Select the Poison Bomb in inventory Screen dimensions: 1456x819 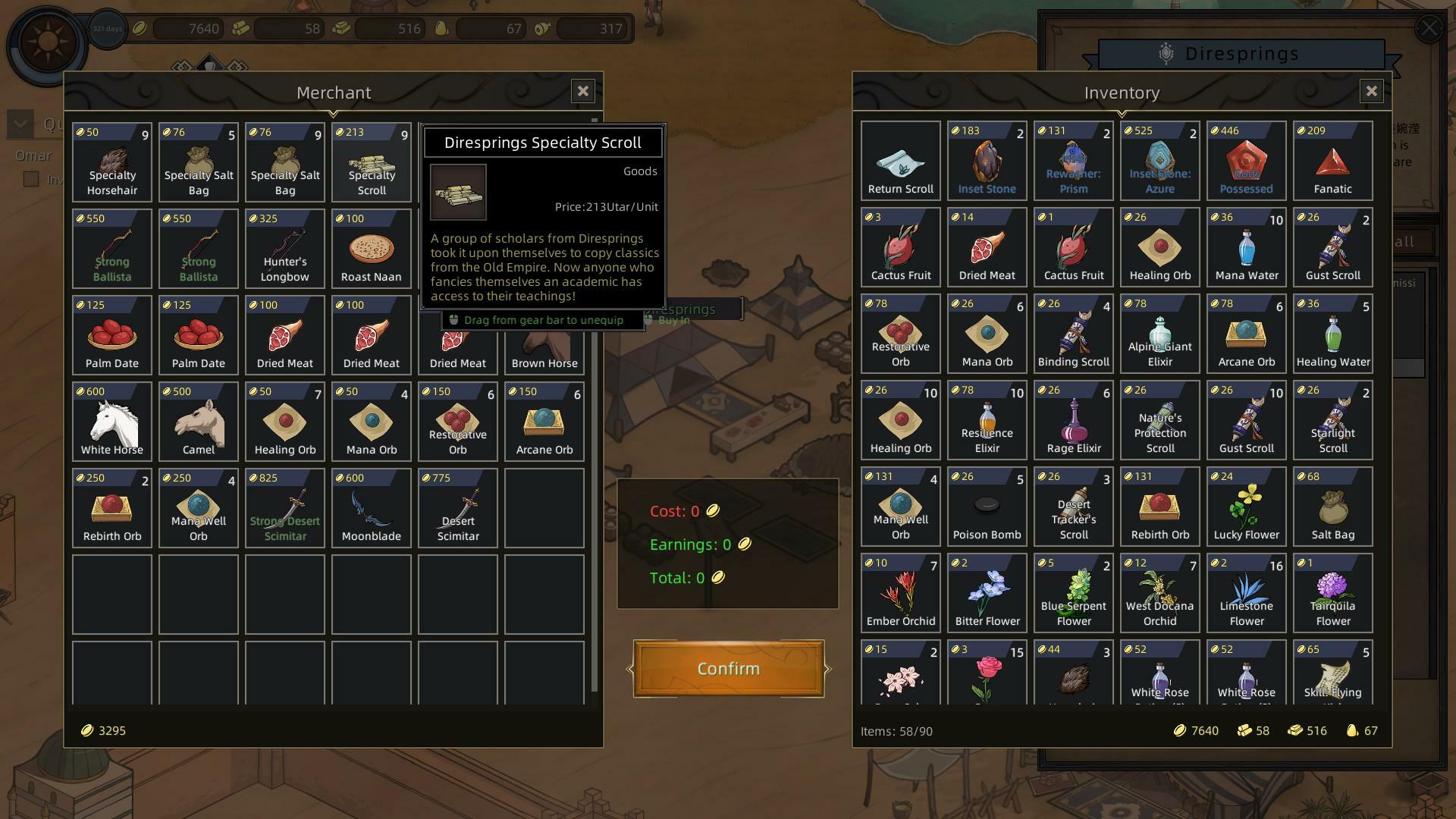tap(987, 507)
